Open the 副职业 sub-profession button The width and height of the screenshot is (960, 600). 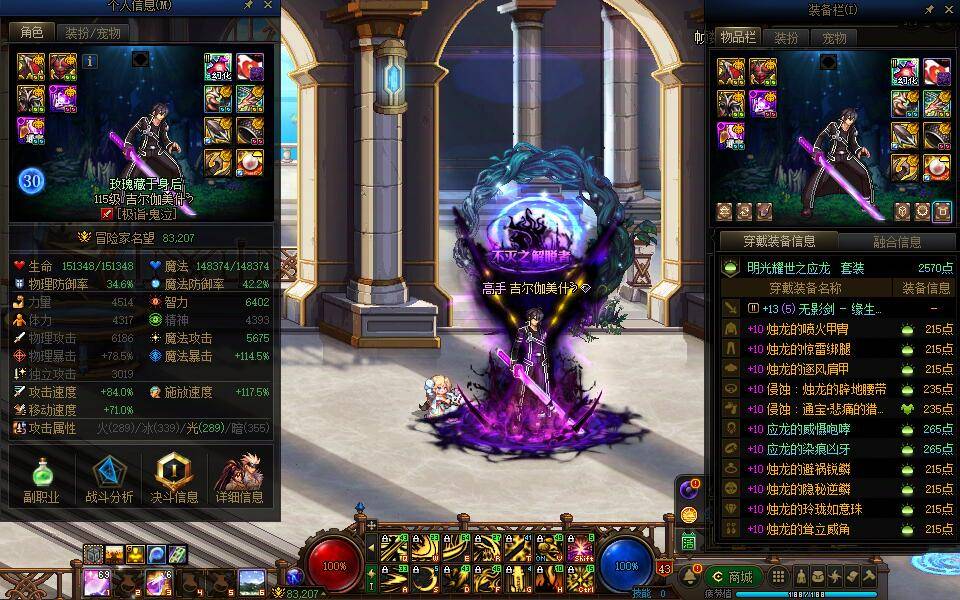click(41, 478)
